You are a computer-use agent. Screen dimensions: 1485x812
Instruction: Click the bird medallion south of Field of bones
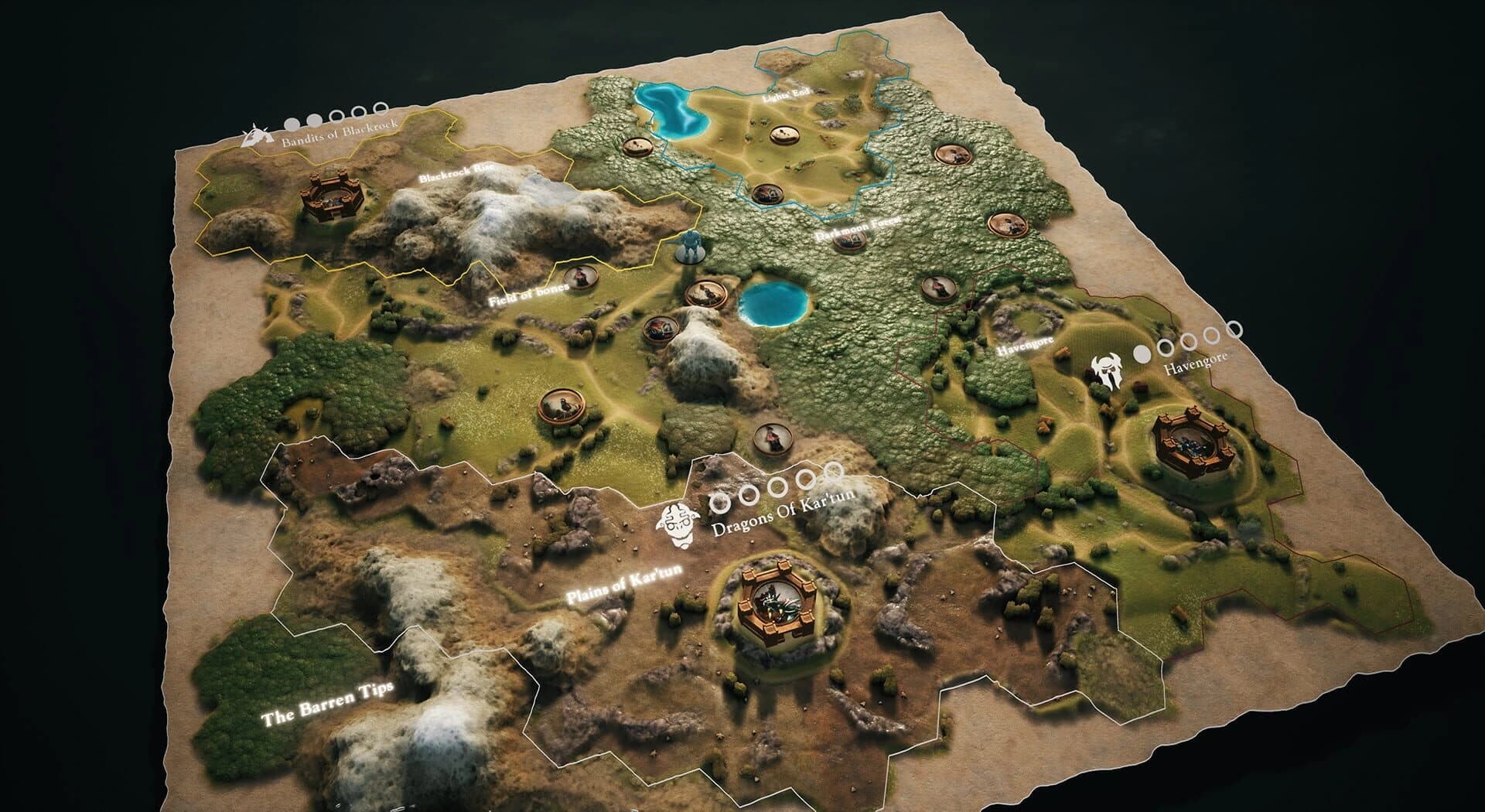click(562, 404)
